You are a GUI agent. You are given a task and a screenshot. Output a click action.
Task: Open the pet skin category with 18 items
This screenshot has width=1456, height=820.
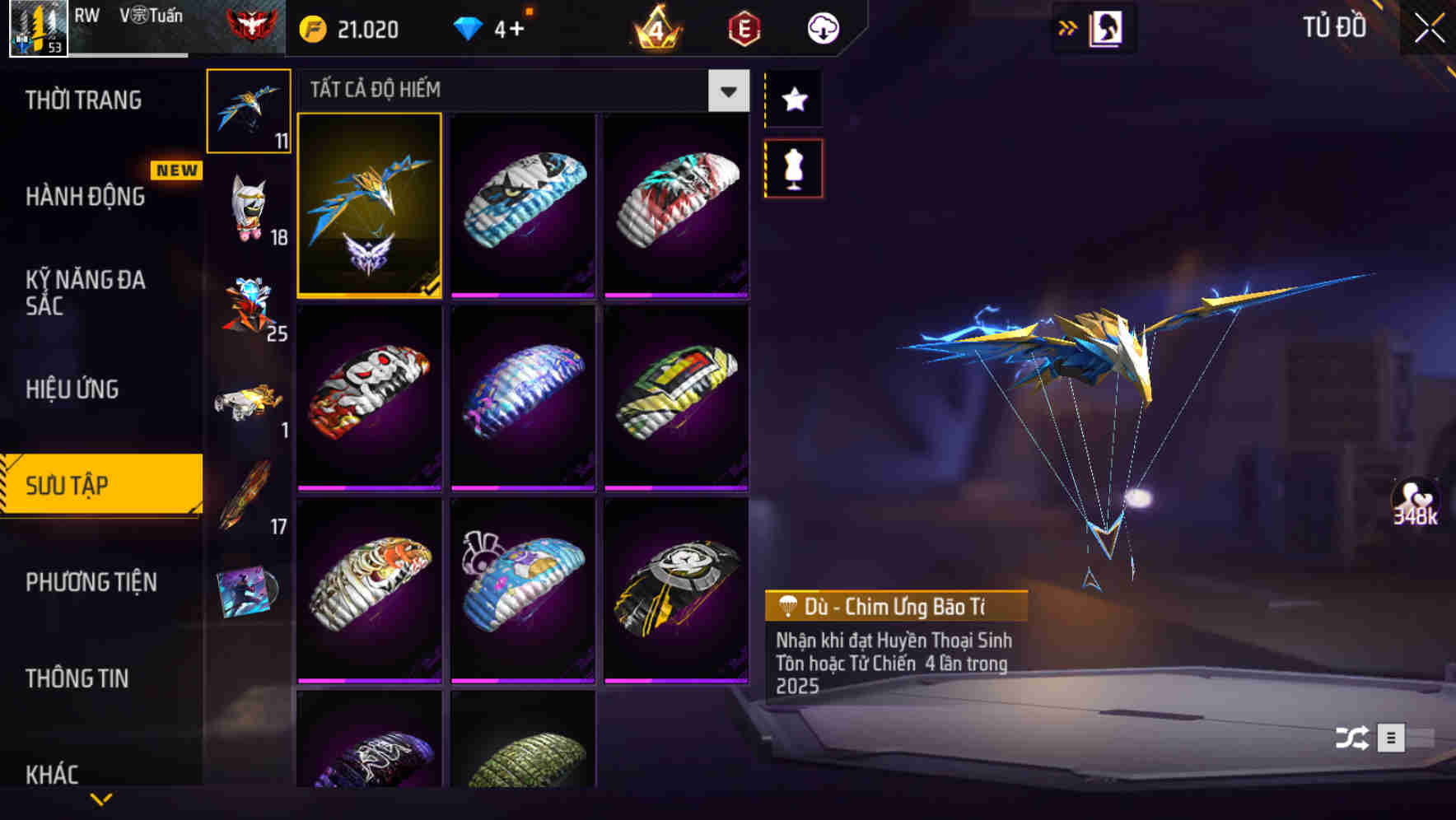[x=250, y=207]
